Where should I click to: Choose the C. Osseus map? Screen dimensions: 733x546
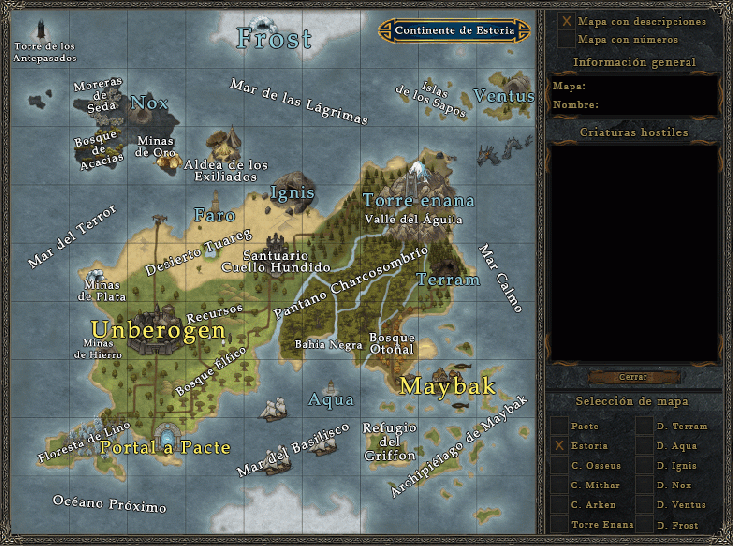tap(560, 466)
